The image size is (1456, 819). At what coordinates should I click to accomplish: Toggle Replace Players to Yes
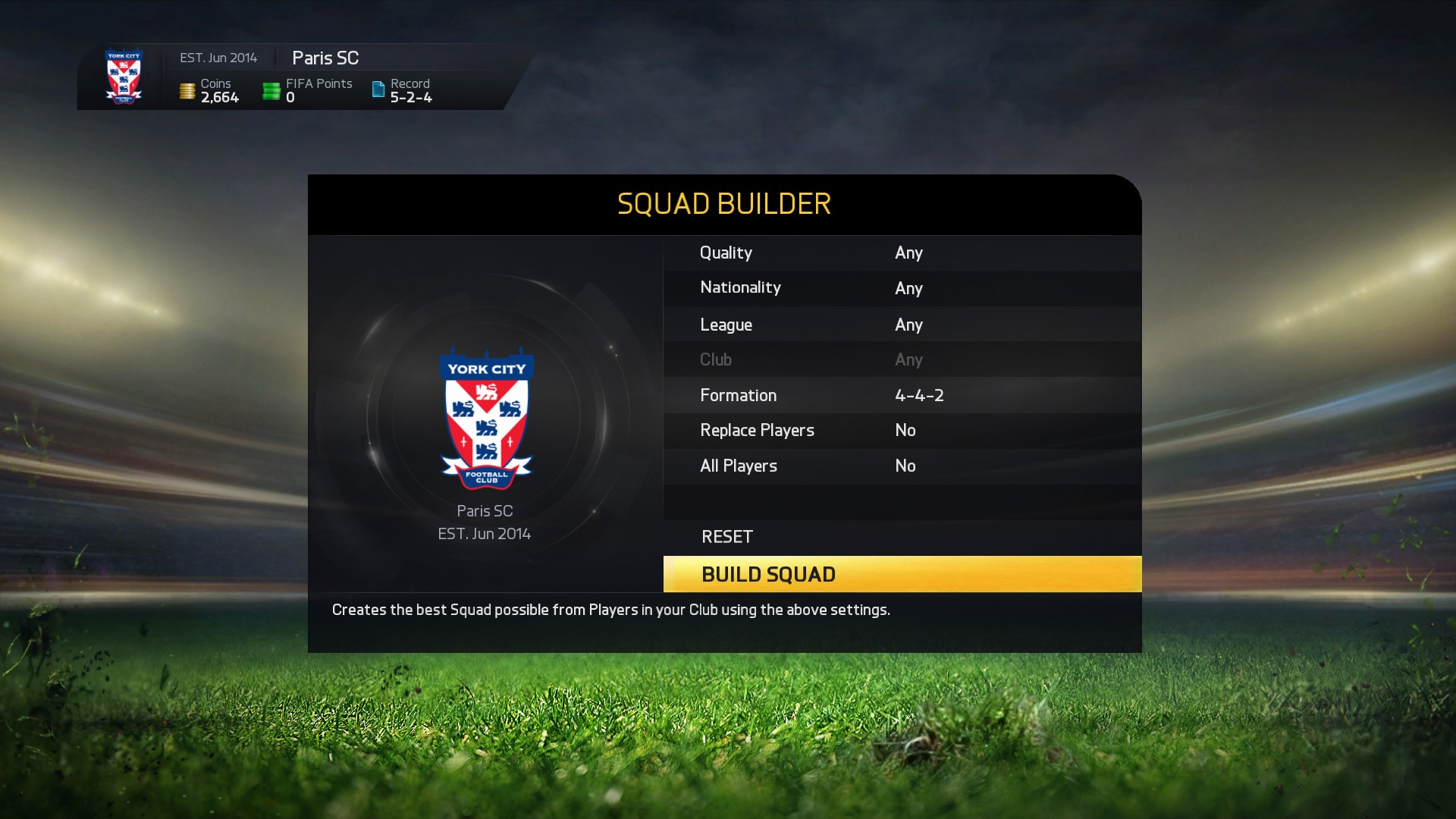pos(902,430)
